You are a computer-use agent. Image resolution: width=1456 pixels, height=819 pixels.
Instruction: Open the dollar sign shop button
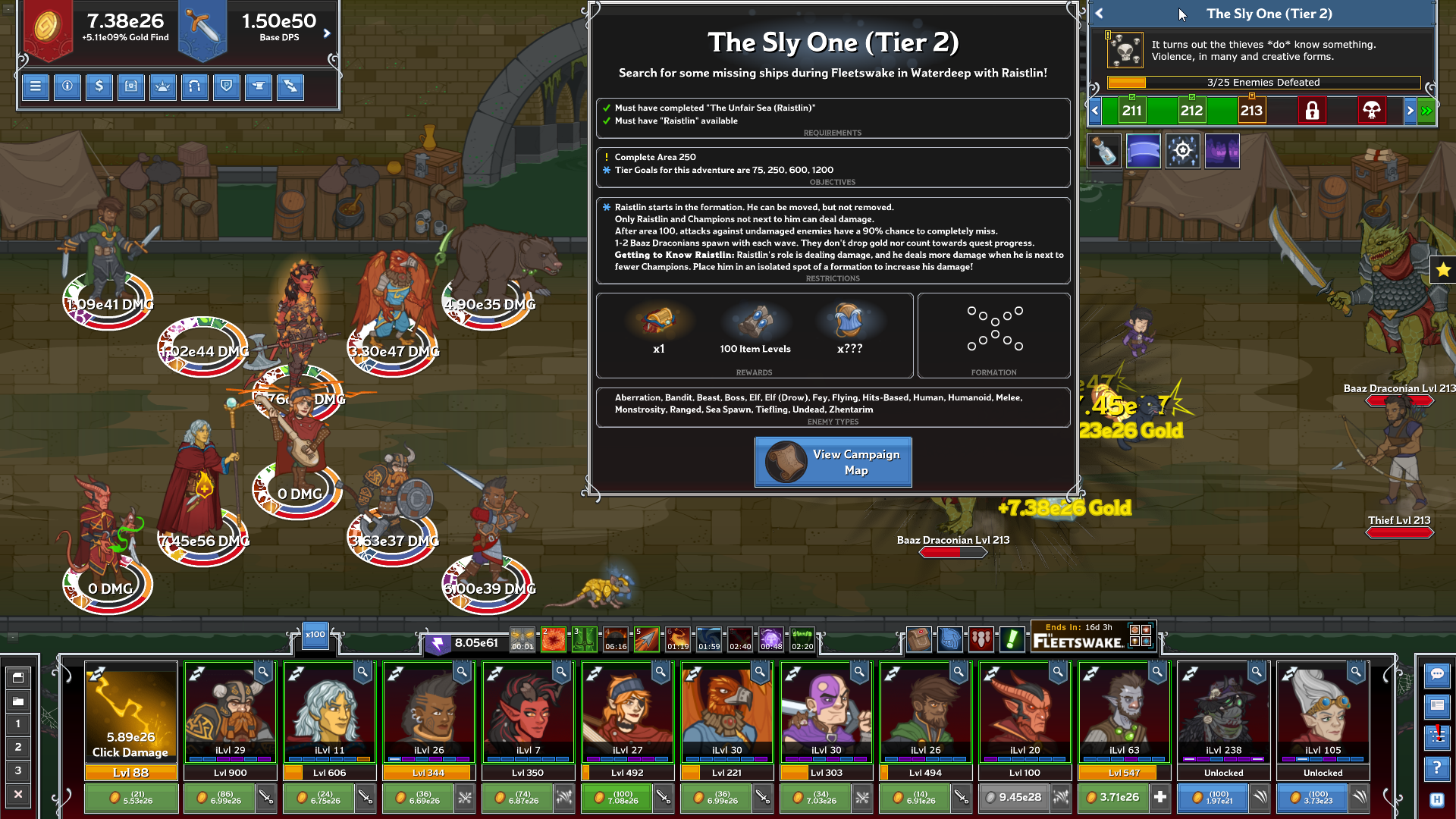(99, 86)
